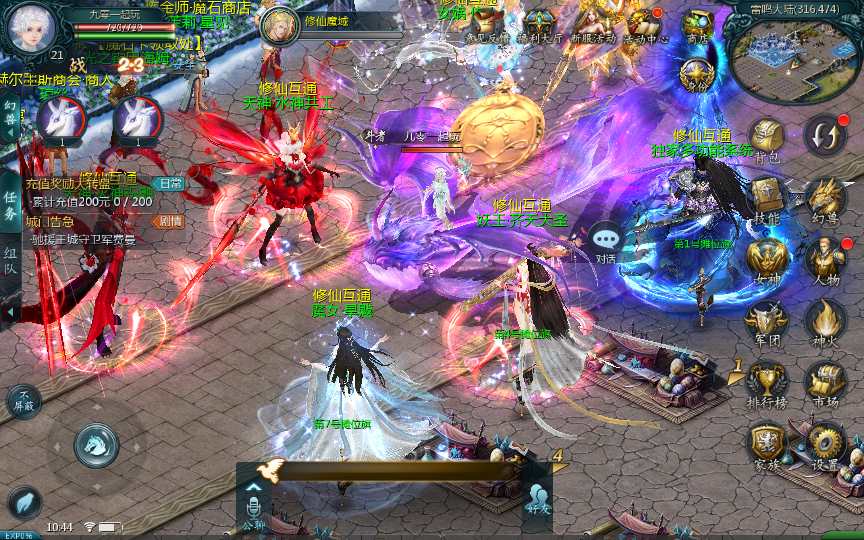Open the 好友 friends button

(x=538, y=497)
